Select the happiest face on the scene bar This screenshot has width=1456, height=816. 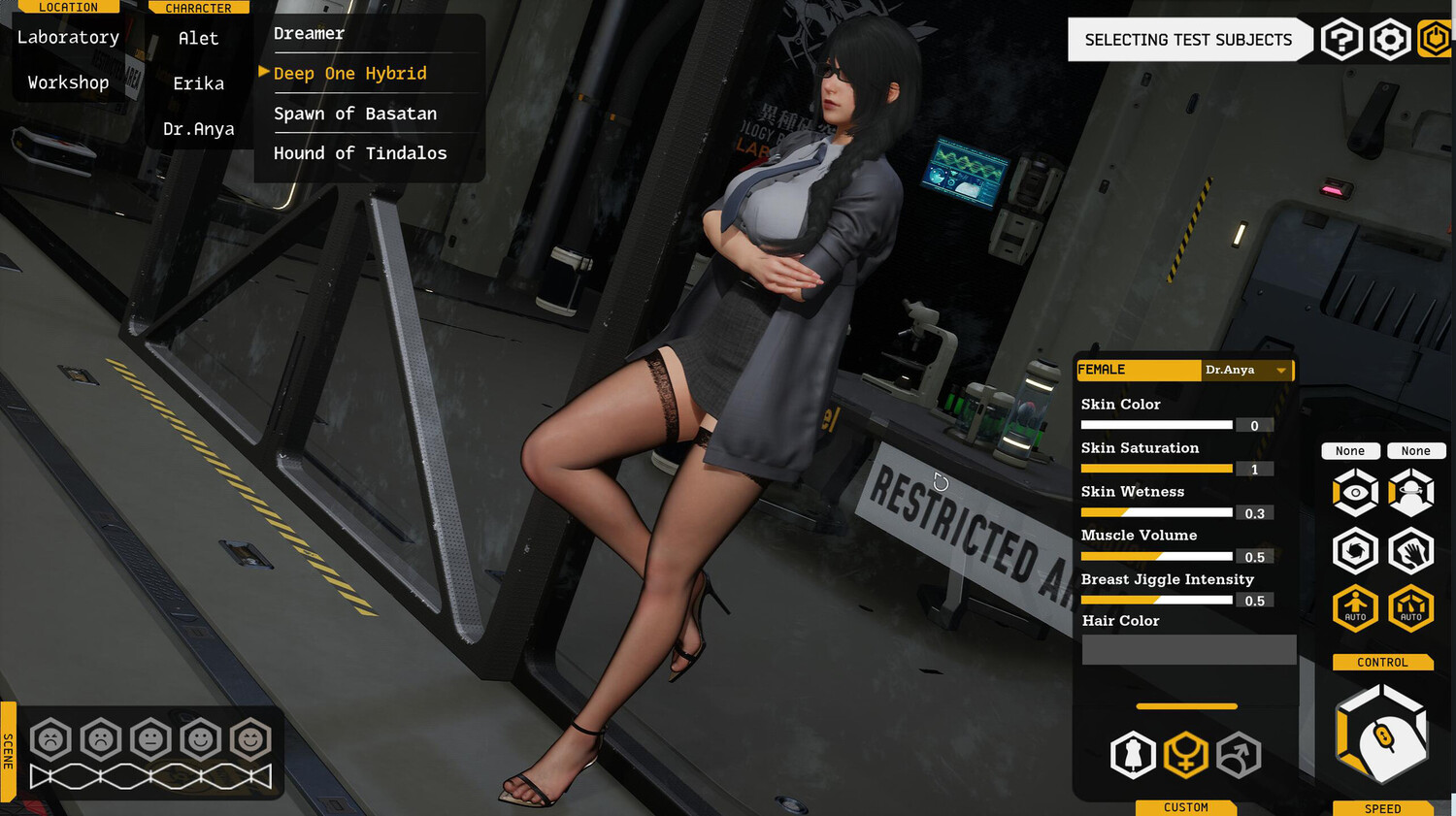click(250, 739)
